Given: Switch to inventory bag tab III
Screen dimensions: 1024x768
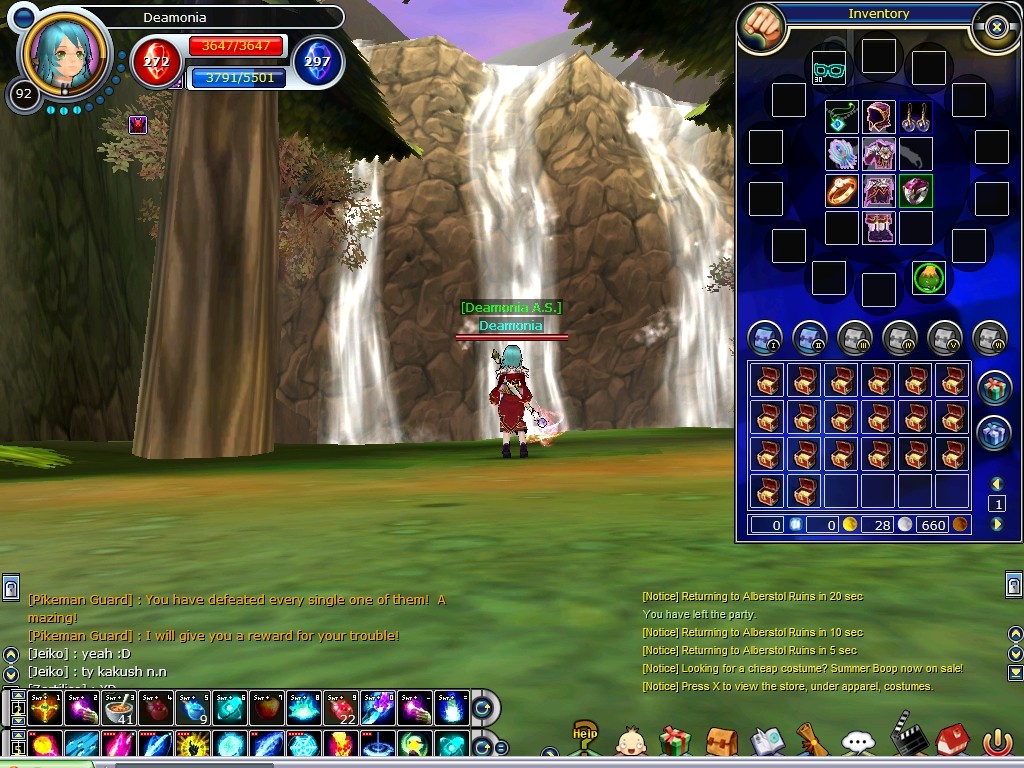Looking at the screenshot, I should (x=855, y=339).
